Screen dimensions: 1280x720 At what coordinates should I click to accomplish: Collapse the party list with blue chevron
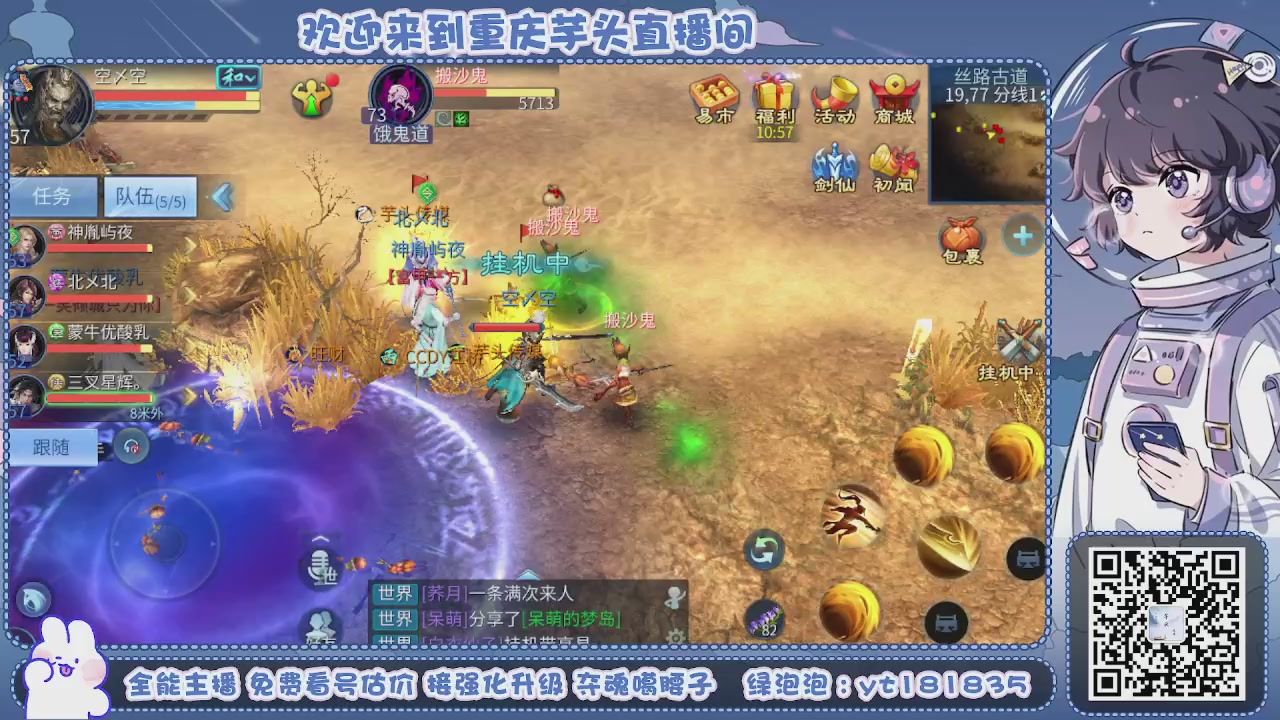[x=222, y=196]
